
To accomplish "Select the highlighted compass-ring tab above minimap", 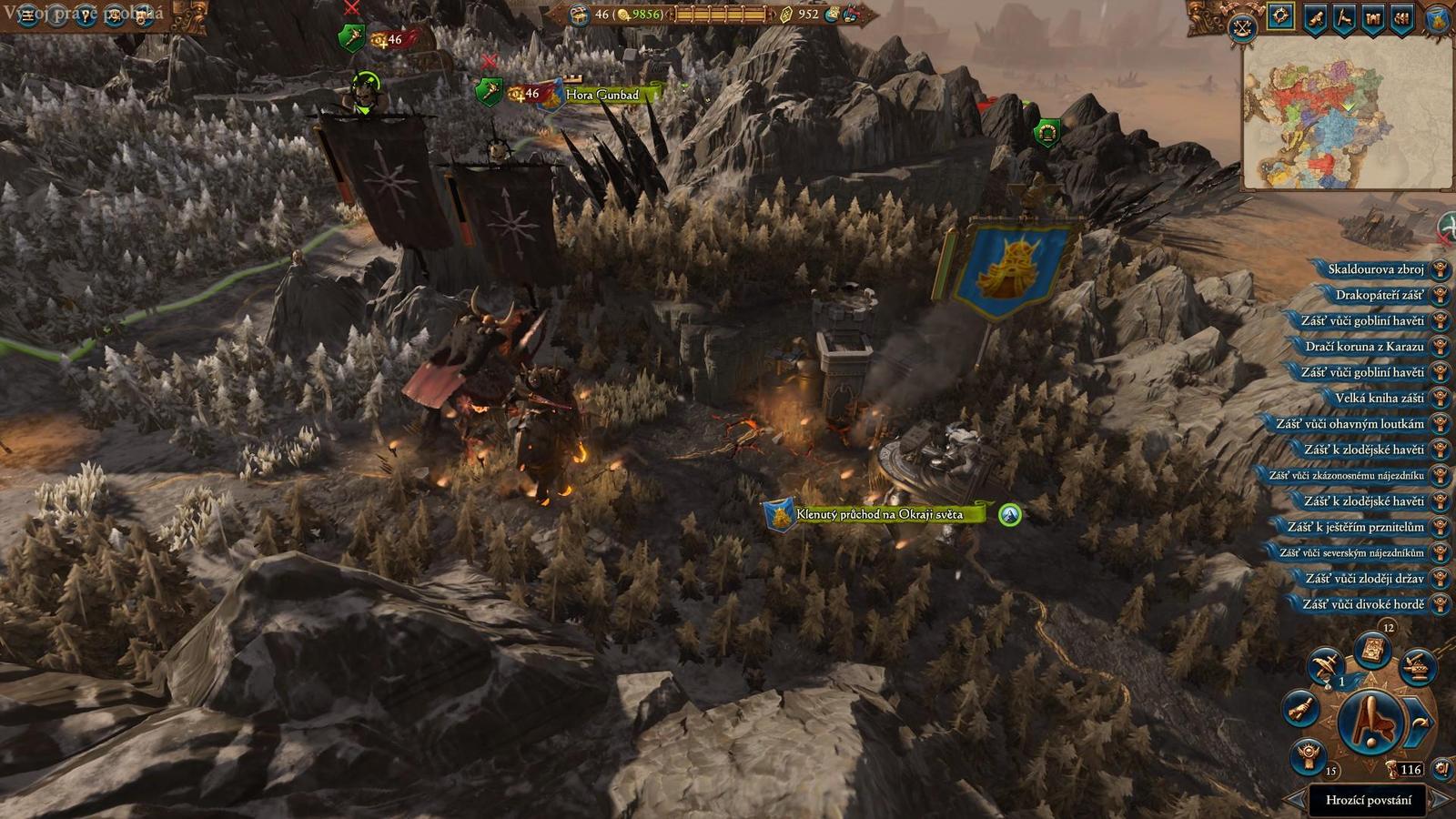I will point(1280,17).
